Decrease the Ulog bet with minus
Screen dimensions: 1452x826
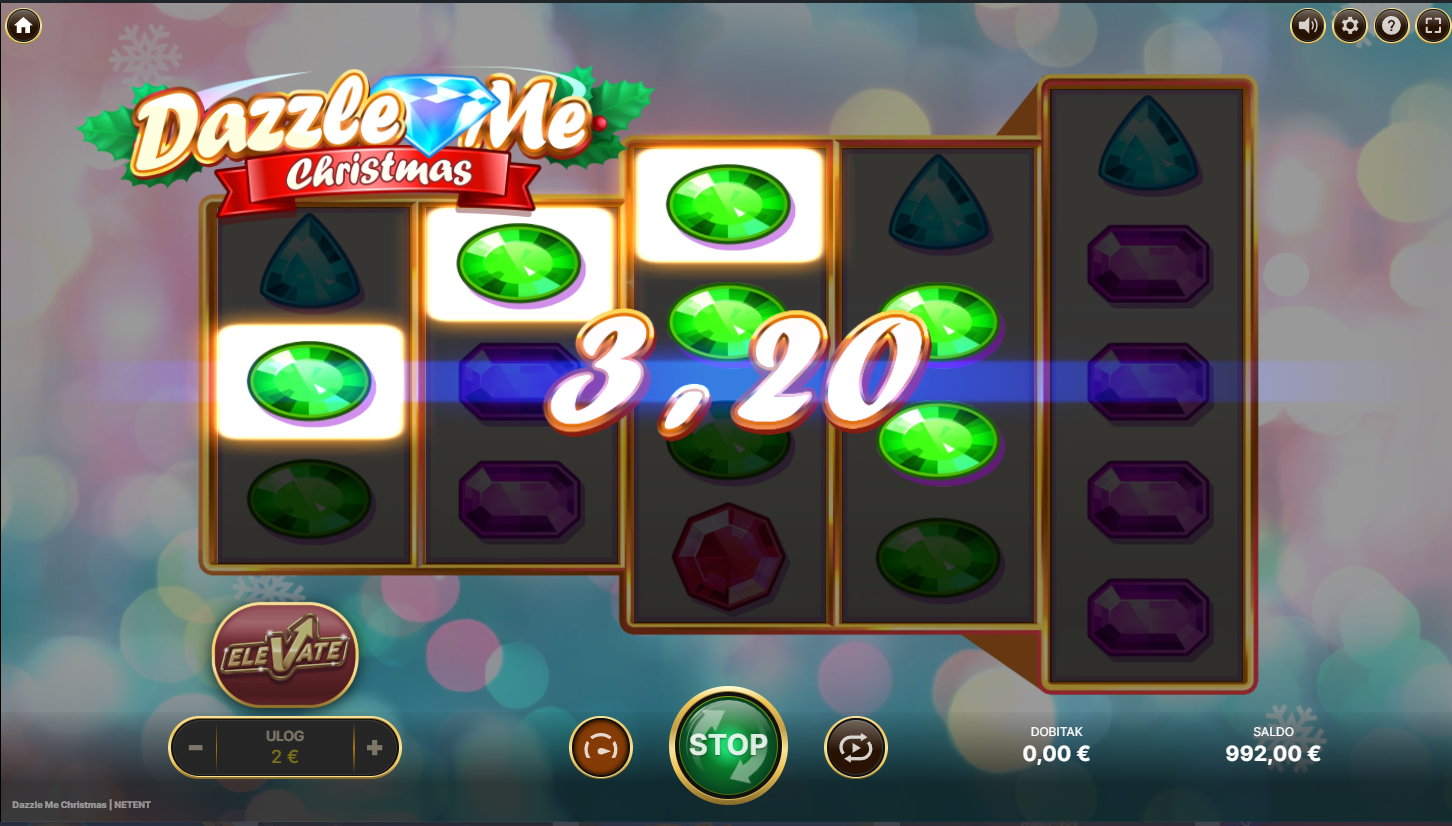(196, 747)
